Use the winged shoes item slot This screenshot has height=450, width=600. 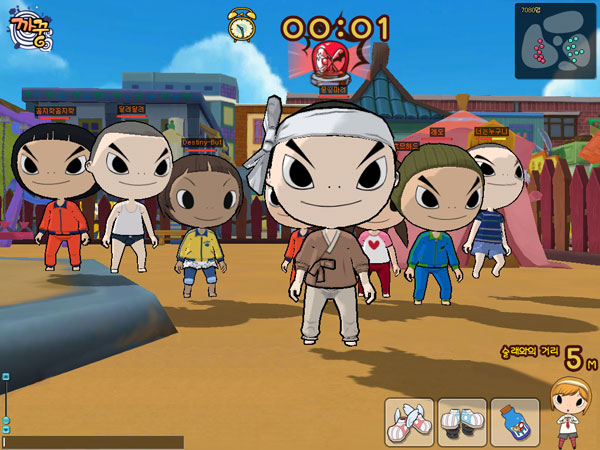point(410,422)
